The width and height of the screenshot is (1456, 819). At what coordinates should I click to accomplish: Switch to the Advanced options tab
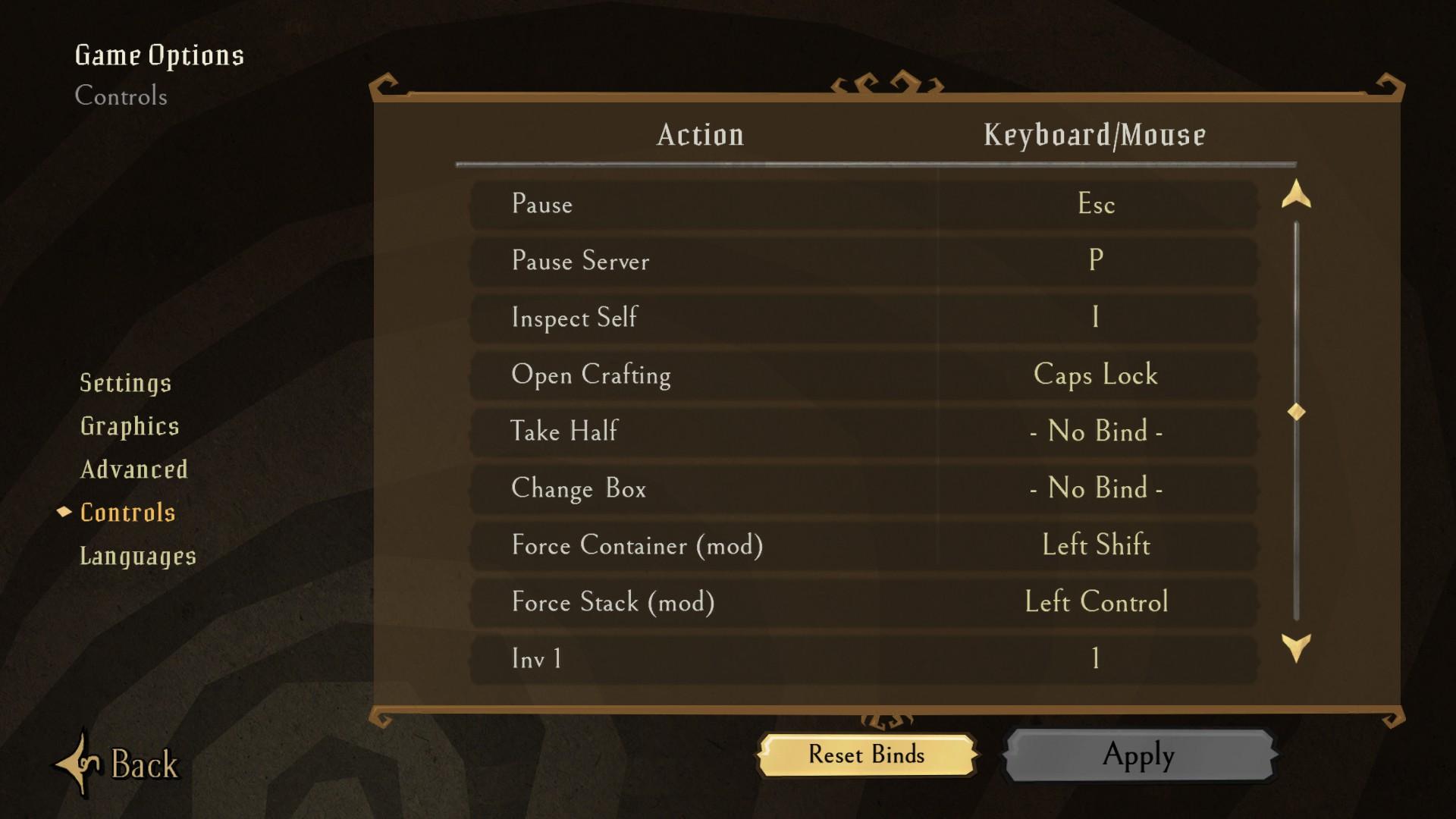(134, 469)
